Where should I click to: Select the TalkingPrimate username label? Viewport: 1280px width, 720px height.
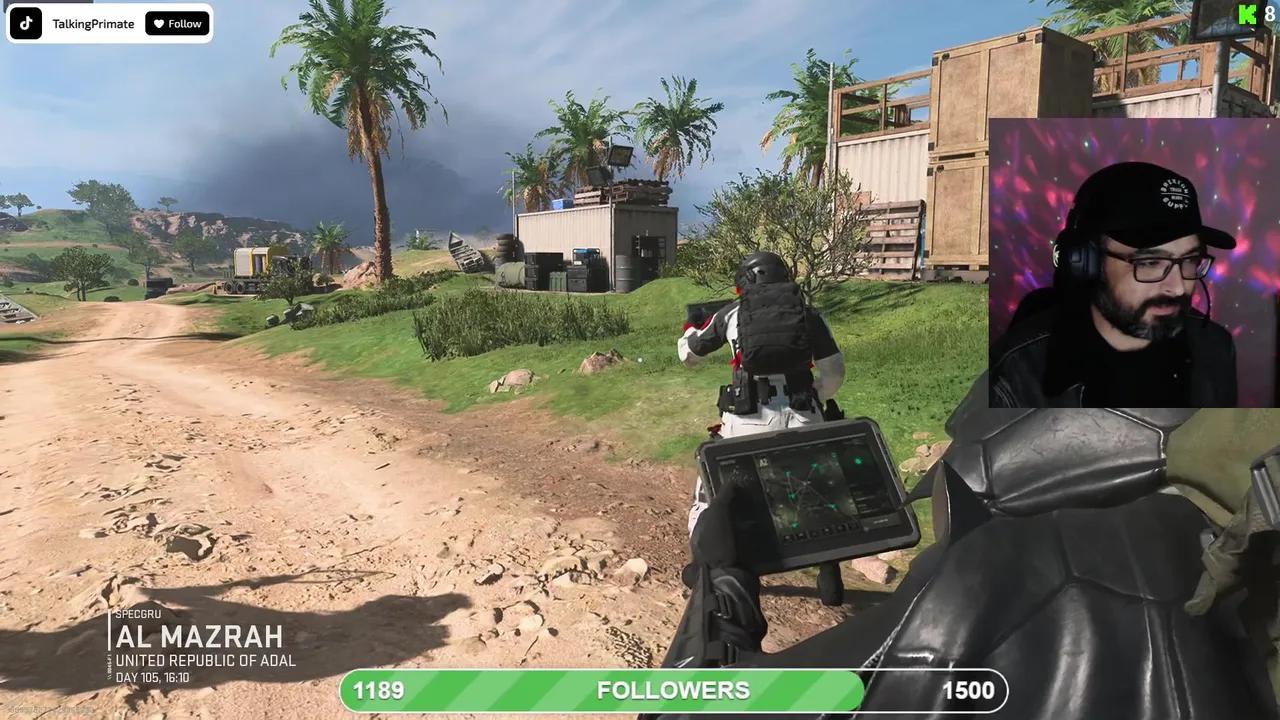[x=92, y=22]
